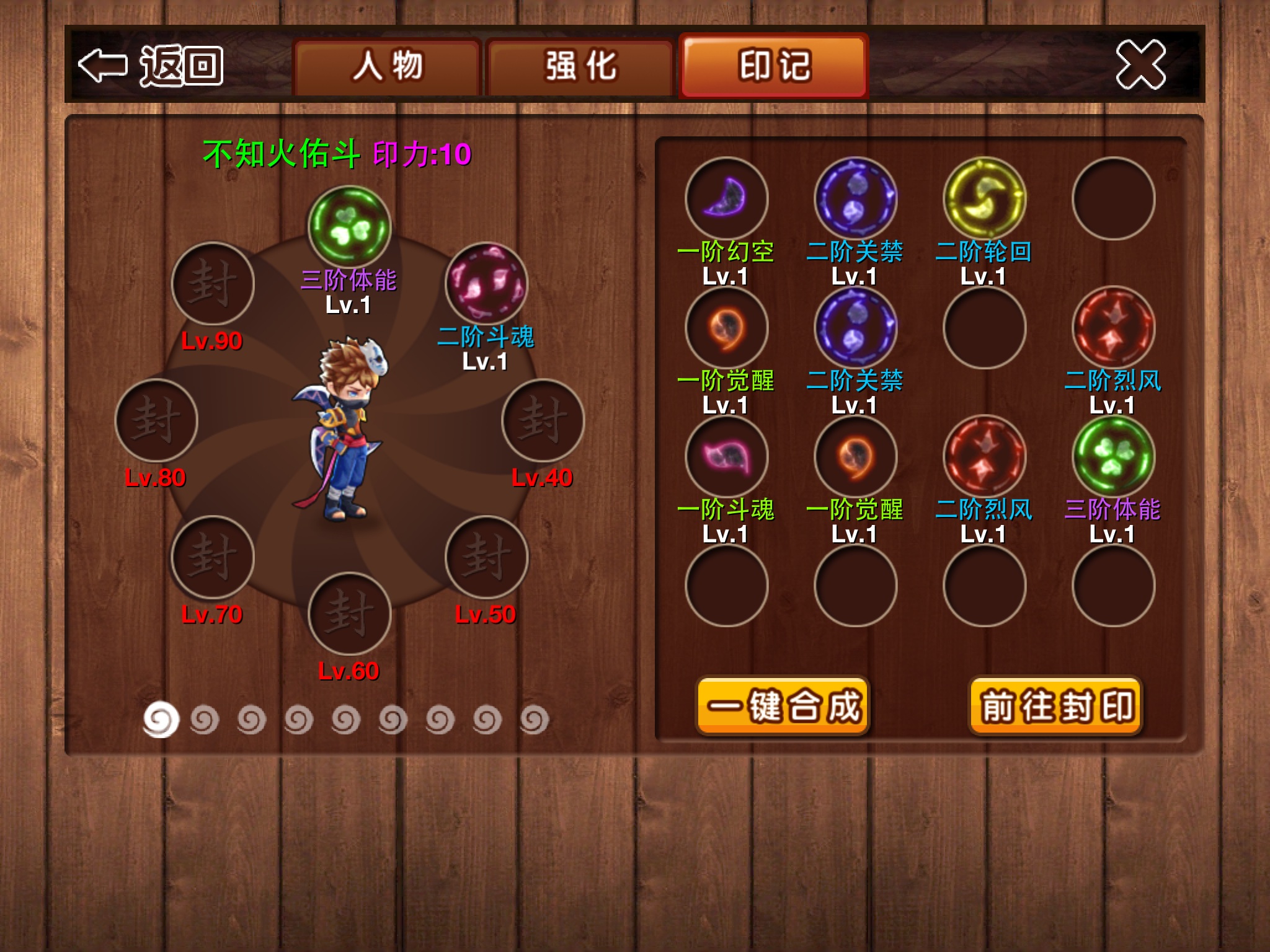1270x952 pixels.
Task: Select the 印记 tab
Action: (774, 66)
